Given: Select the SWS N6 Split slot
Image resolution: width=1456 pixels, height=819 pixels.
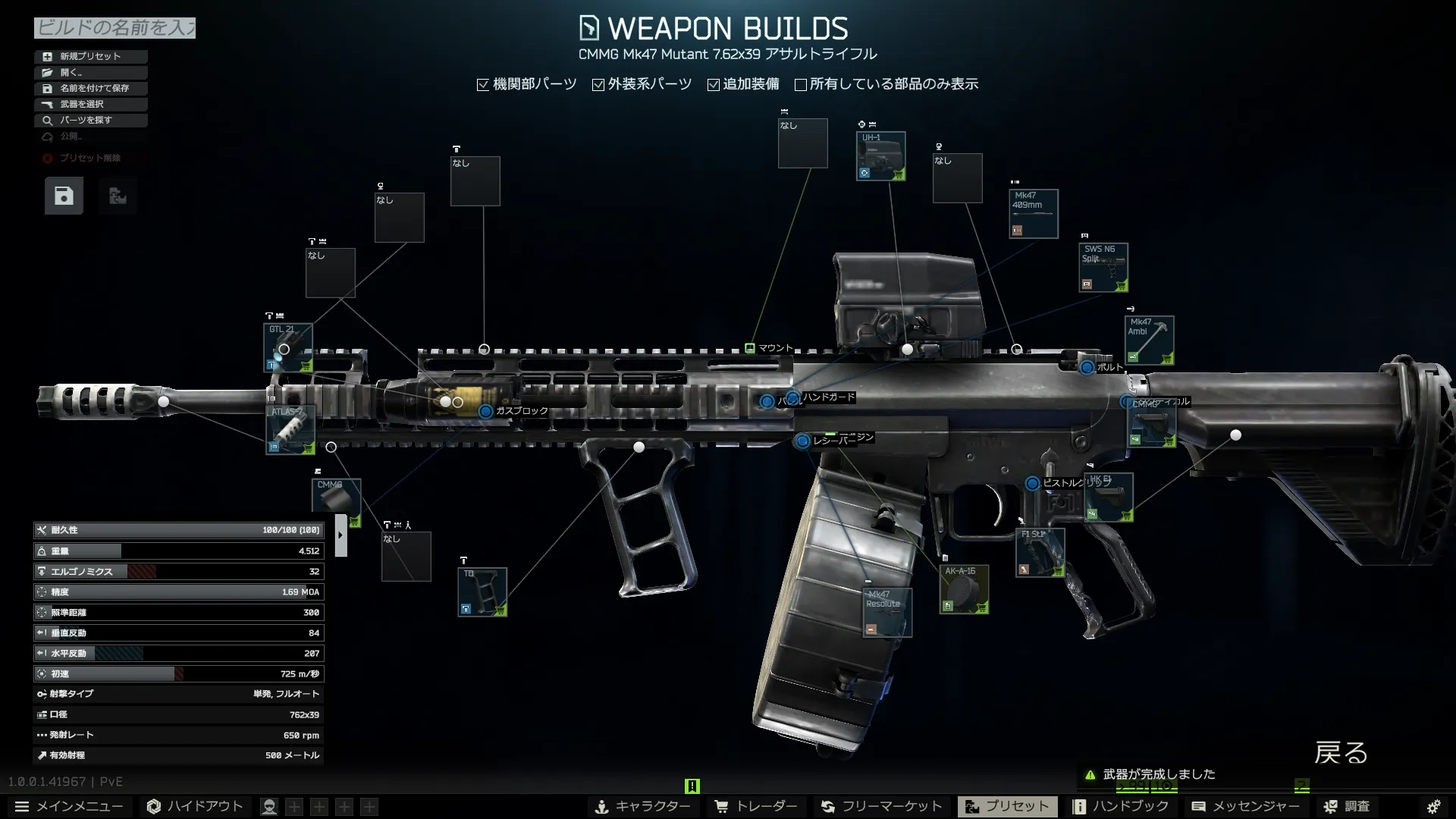Looking at the screenshot, I should point(1103,267).
